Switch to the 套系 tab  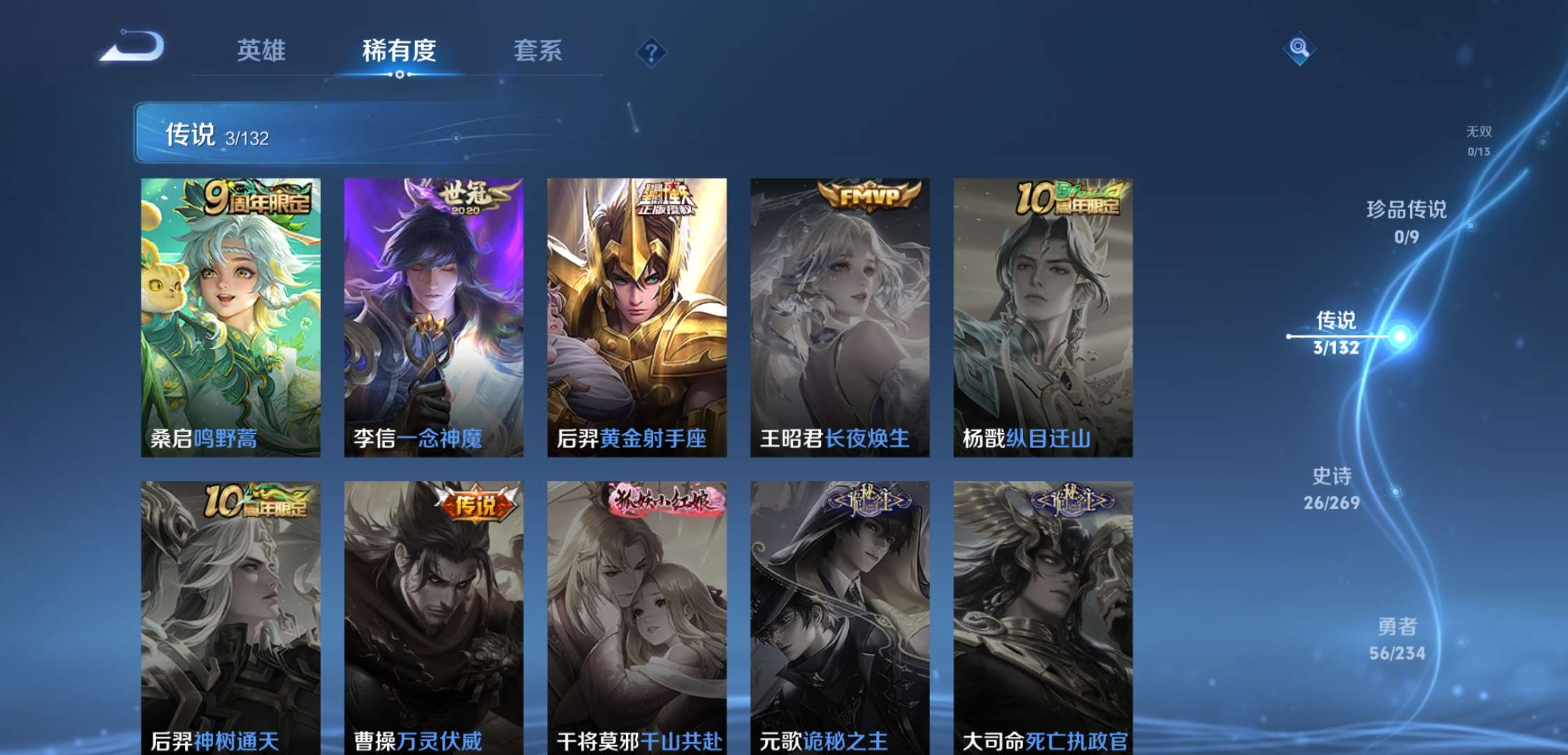(x=538, y=50)
